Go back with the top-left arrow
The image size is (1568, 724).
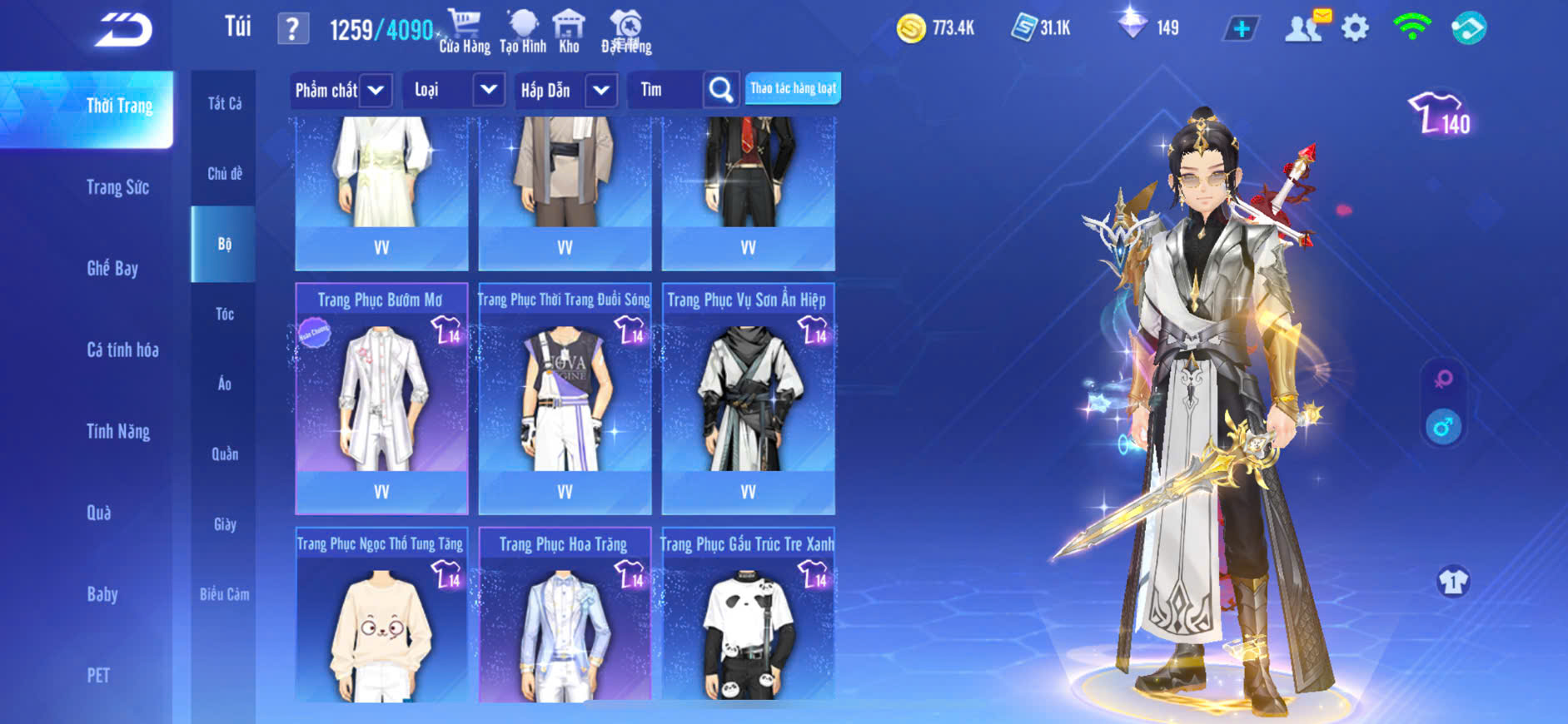pos(123,30)
